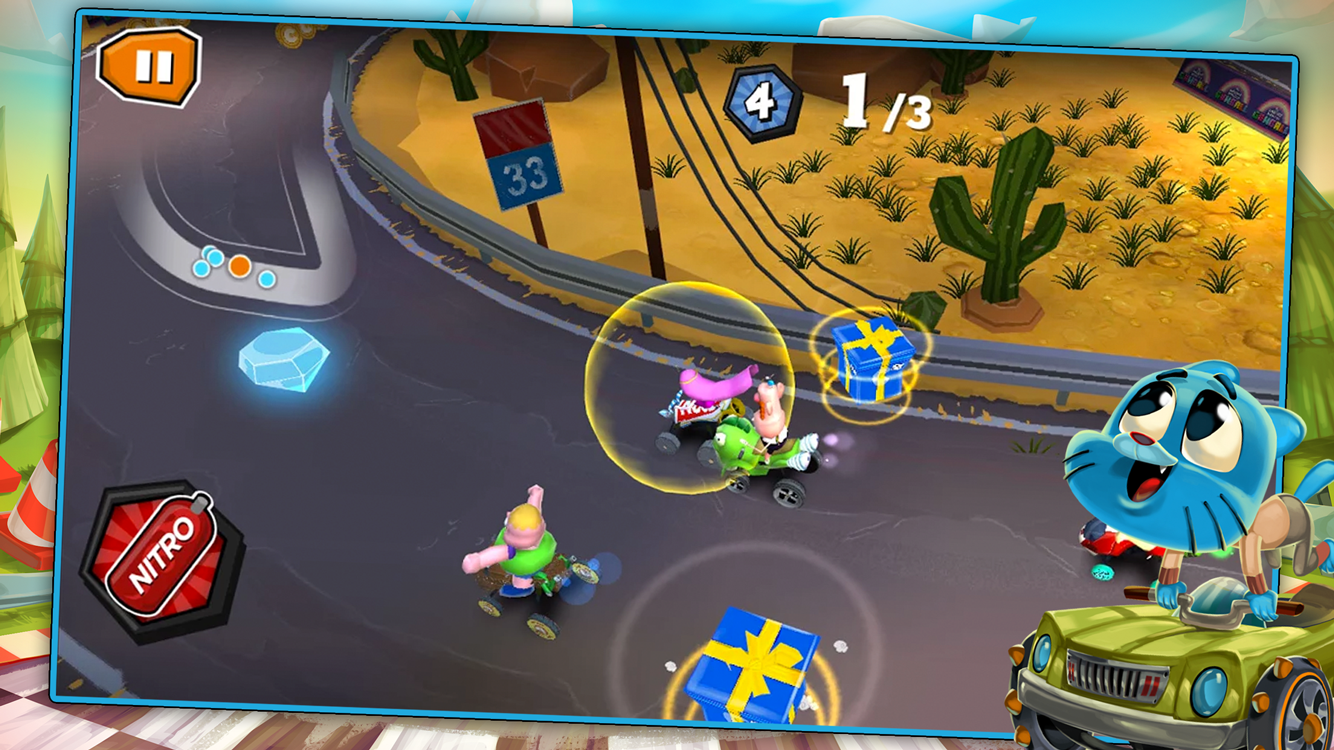This screenshot has height=750, width=1334.
Task: Tap the orange racer dot on the minimap
Action: tap(240, 265)
